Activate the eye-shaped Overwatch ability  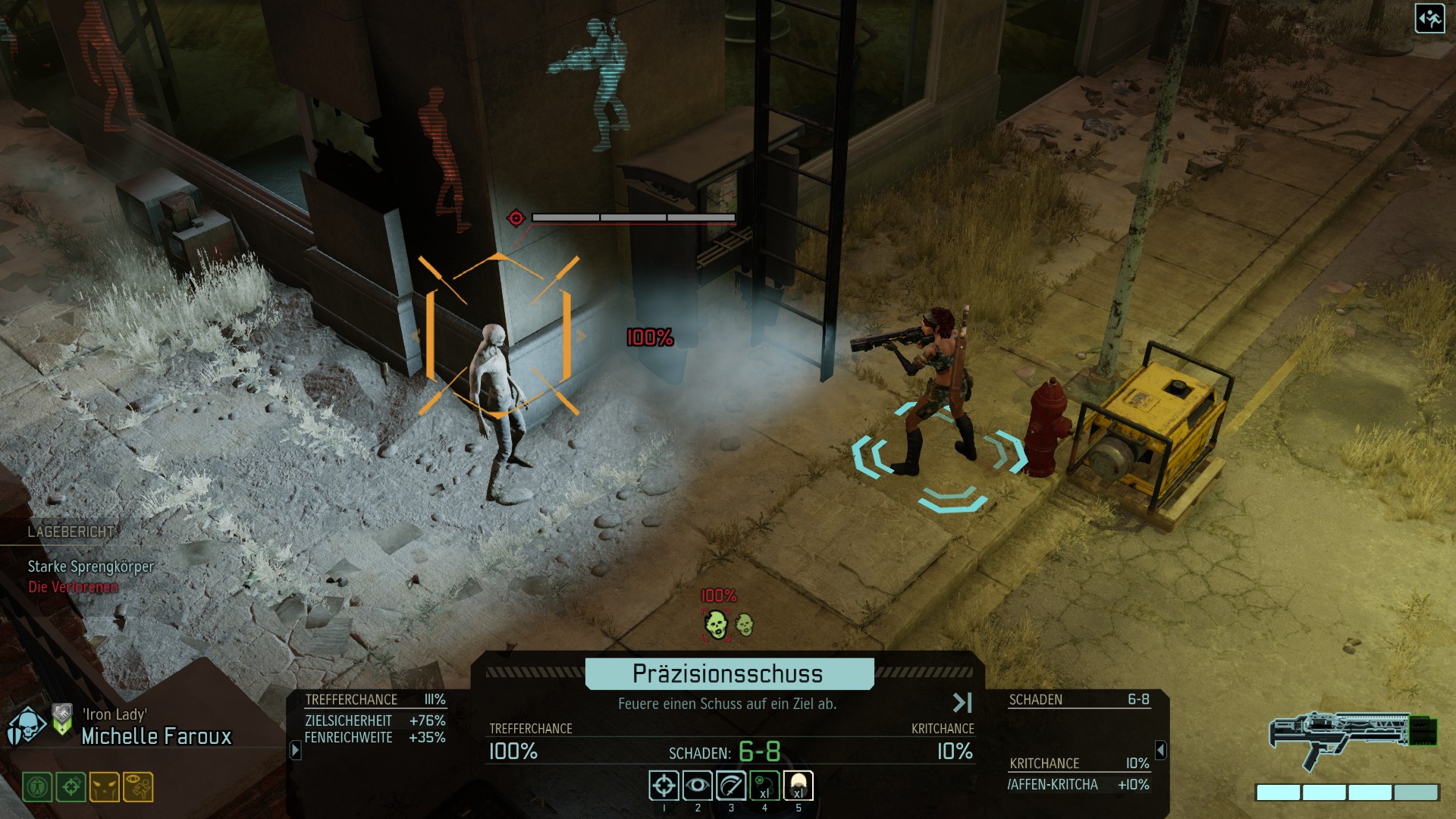[x=697, y=786]
